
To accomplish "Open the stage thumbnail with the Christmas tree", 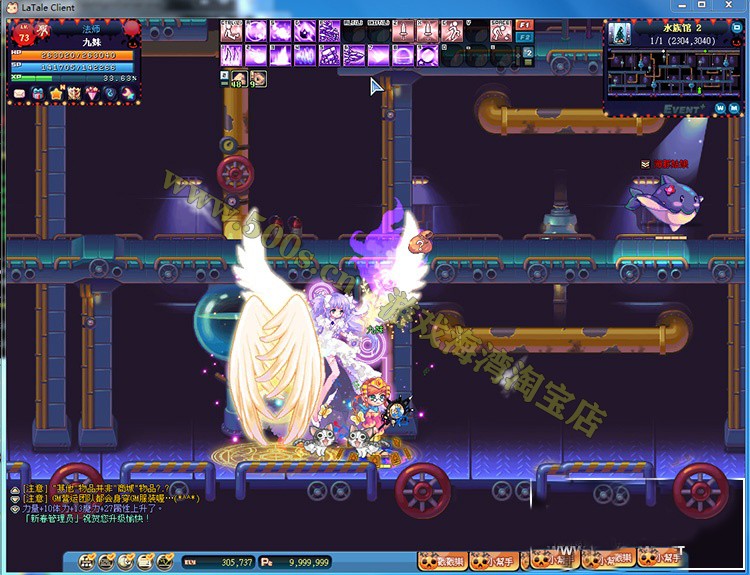I will click(620, 33).
